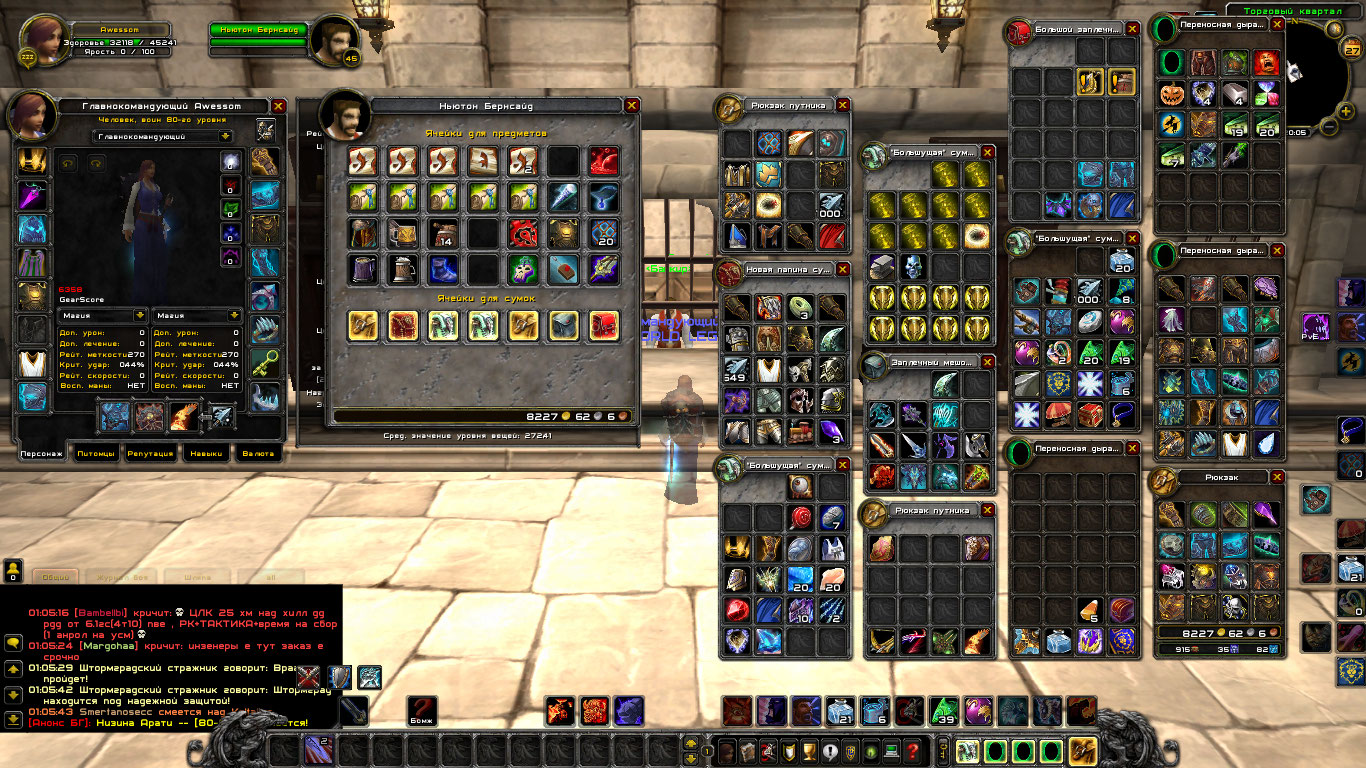Zoom out the minimap with minus button

pyautogui.click(x=1329, y=127)
